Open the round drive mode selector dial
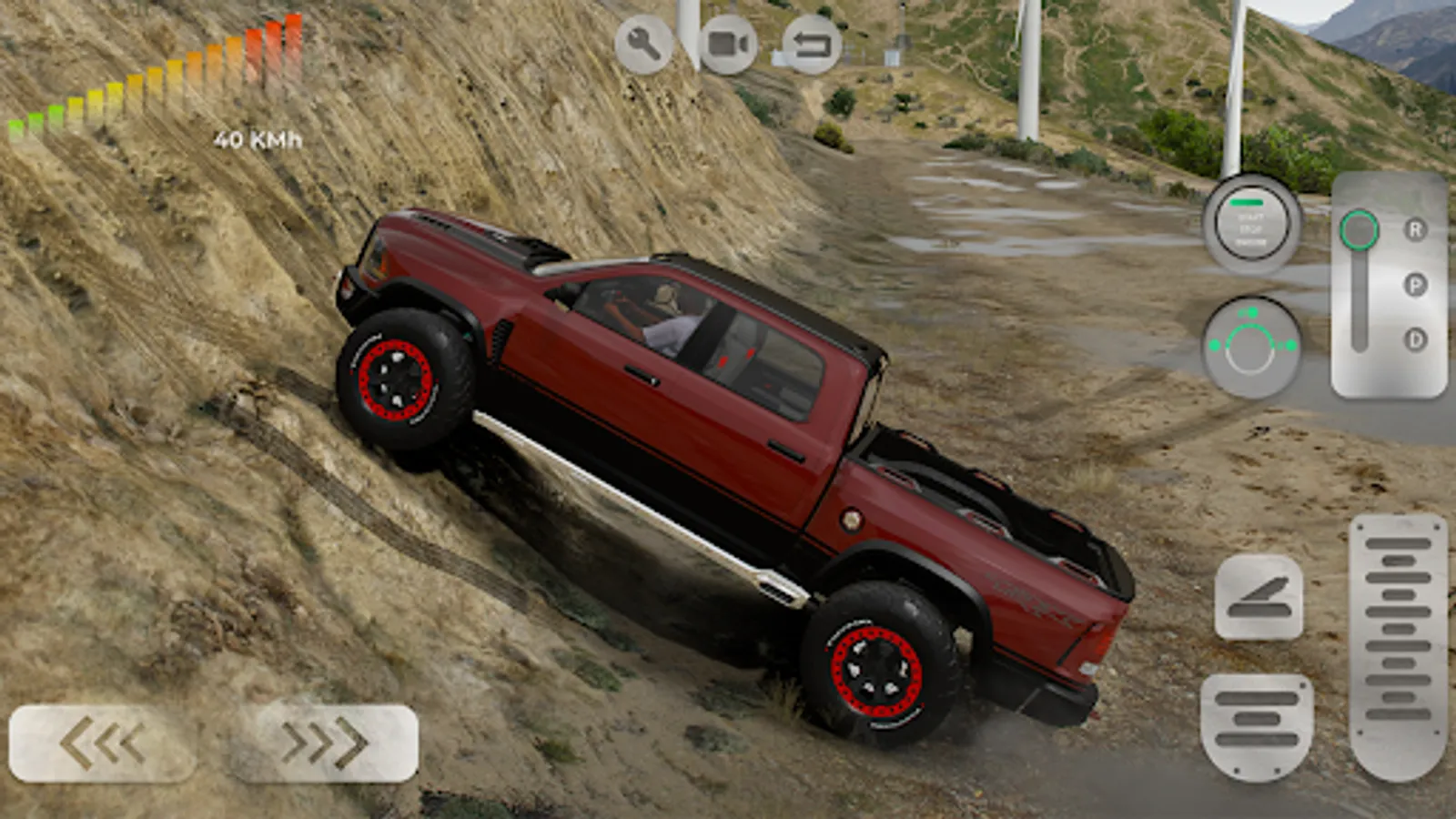Viewport: 1456px width, 819px height. tap(1250, 347)
